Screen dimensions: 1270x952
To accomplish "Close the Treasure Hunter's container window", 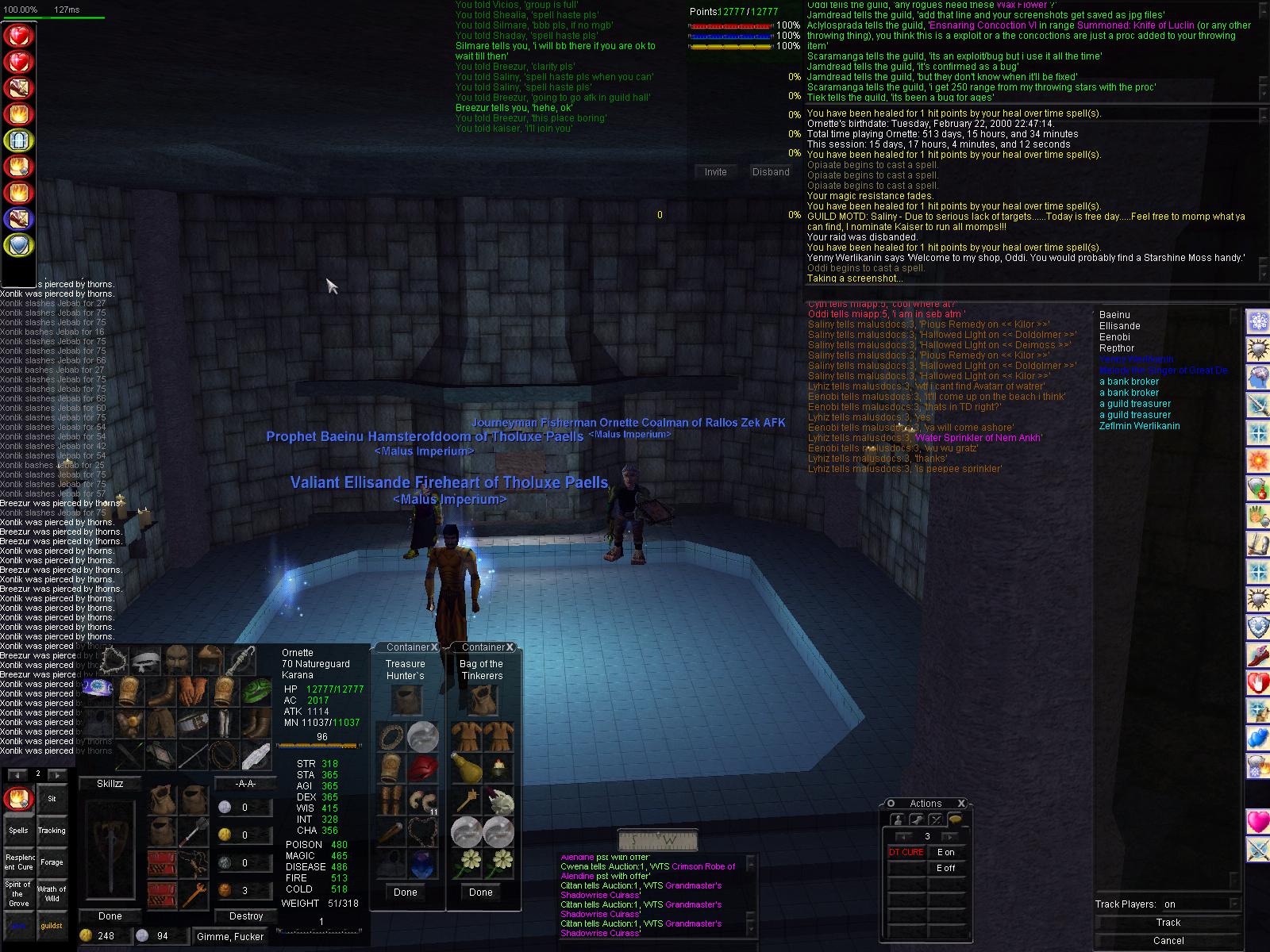I will [x=435, y=647].
